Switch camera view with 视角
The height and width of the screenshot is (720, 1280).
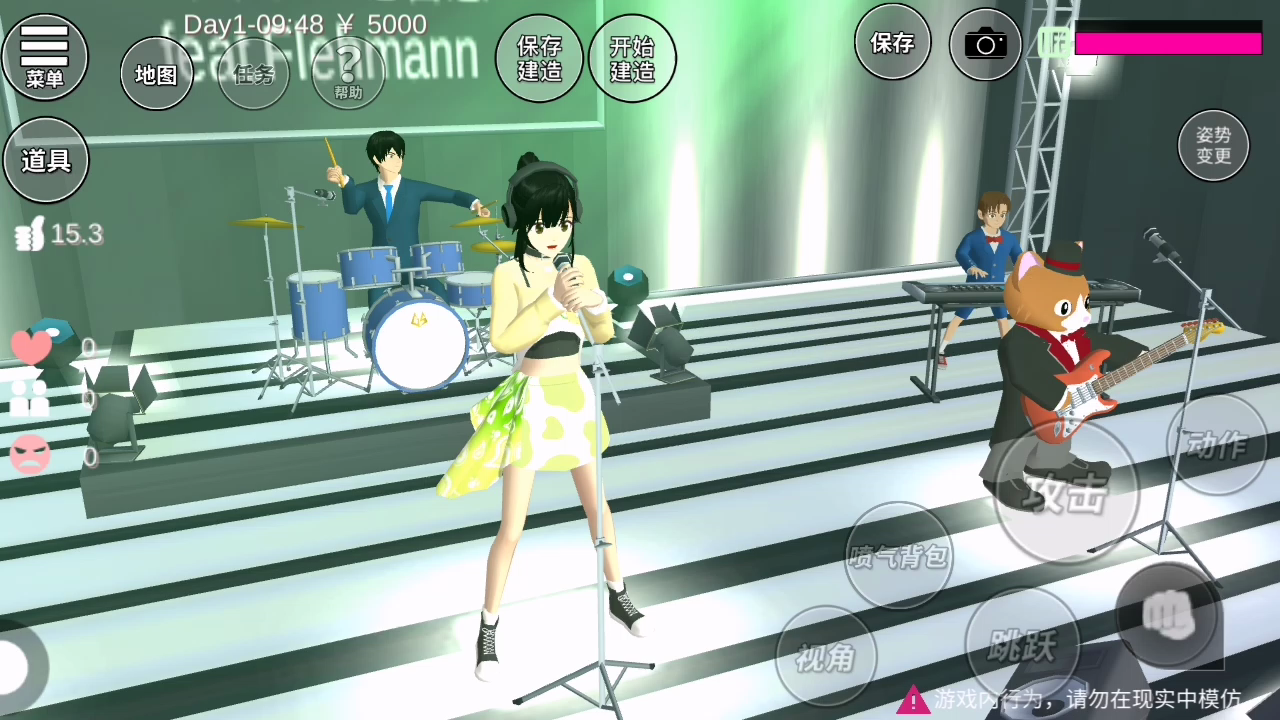click(x=825, y=656)
